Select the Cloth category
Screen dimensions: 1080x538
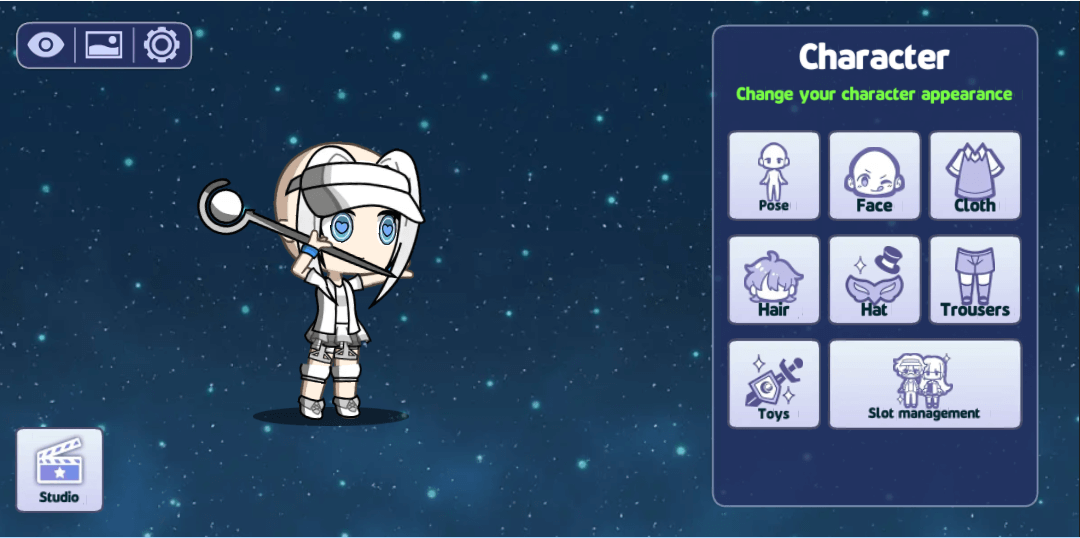975,176
